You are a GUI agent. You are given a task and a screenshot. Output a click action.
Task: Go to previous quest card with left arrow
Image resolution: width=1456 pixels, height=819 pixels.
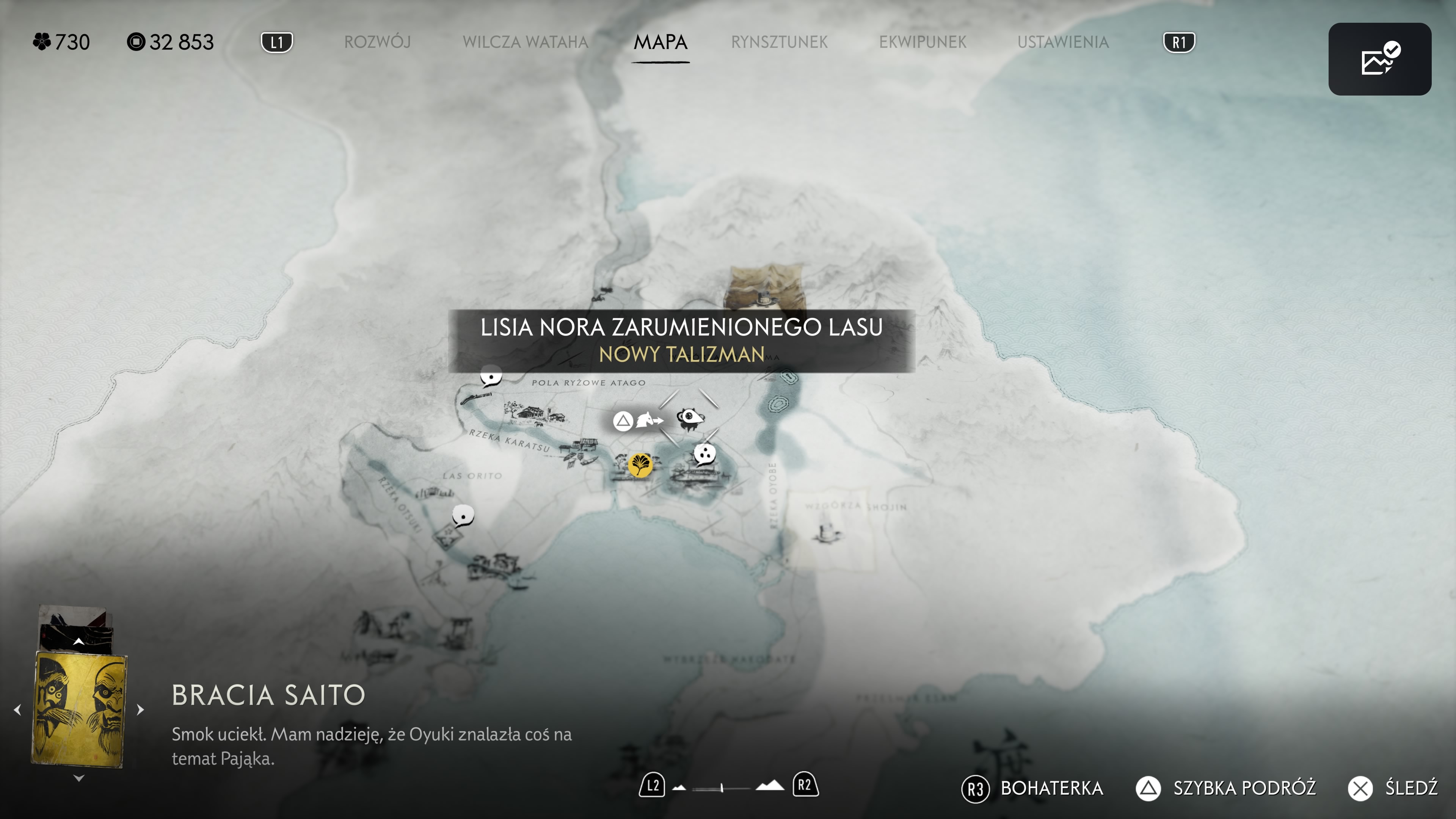tap(17, 709)
